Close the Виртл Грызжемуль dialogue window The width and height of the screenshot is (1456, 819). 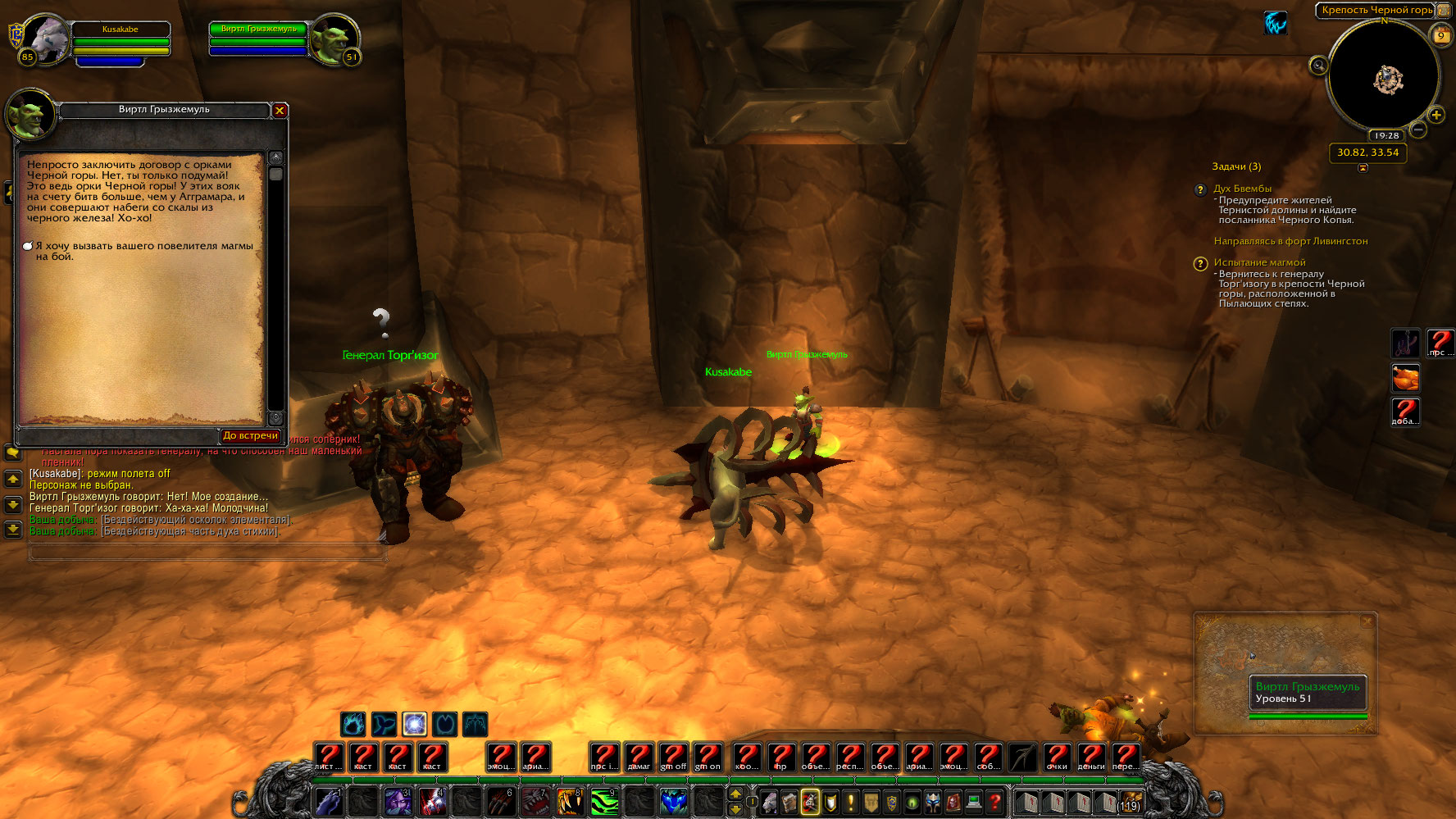click(x=280, y=110)
